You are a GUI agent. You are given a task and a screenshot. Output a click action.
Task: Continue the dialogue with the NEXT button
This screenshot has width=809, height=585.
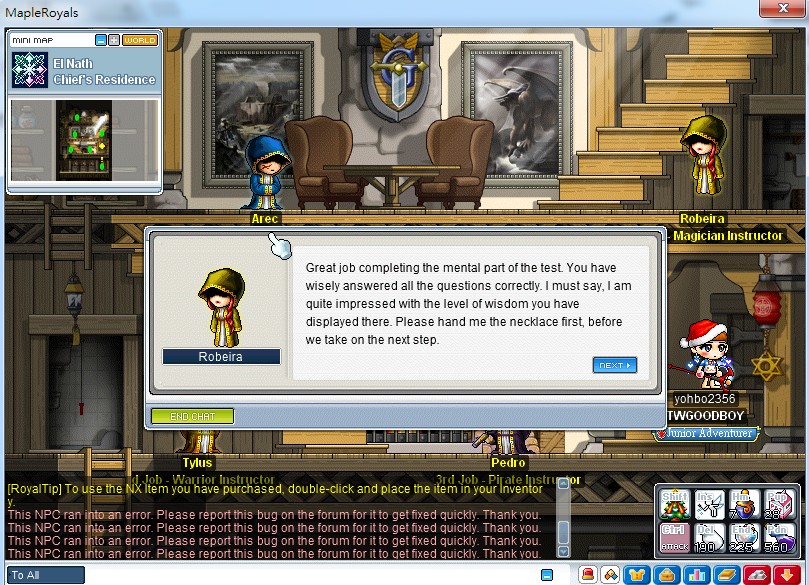click(614, 365)
